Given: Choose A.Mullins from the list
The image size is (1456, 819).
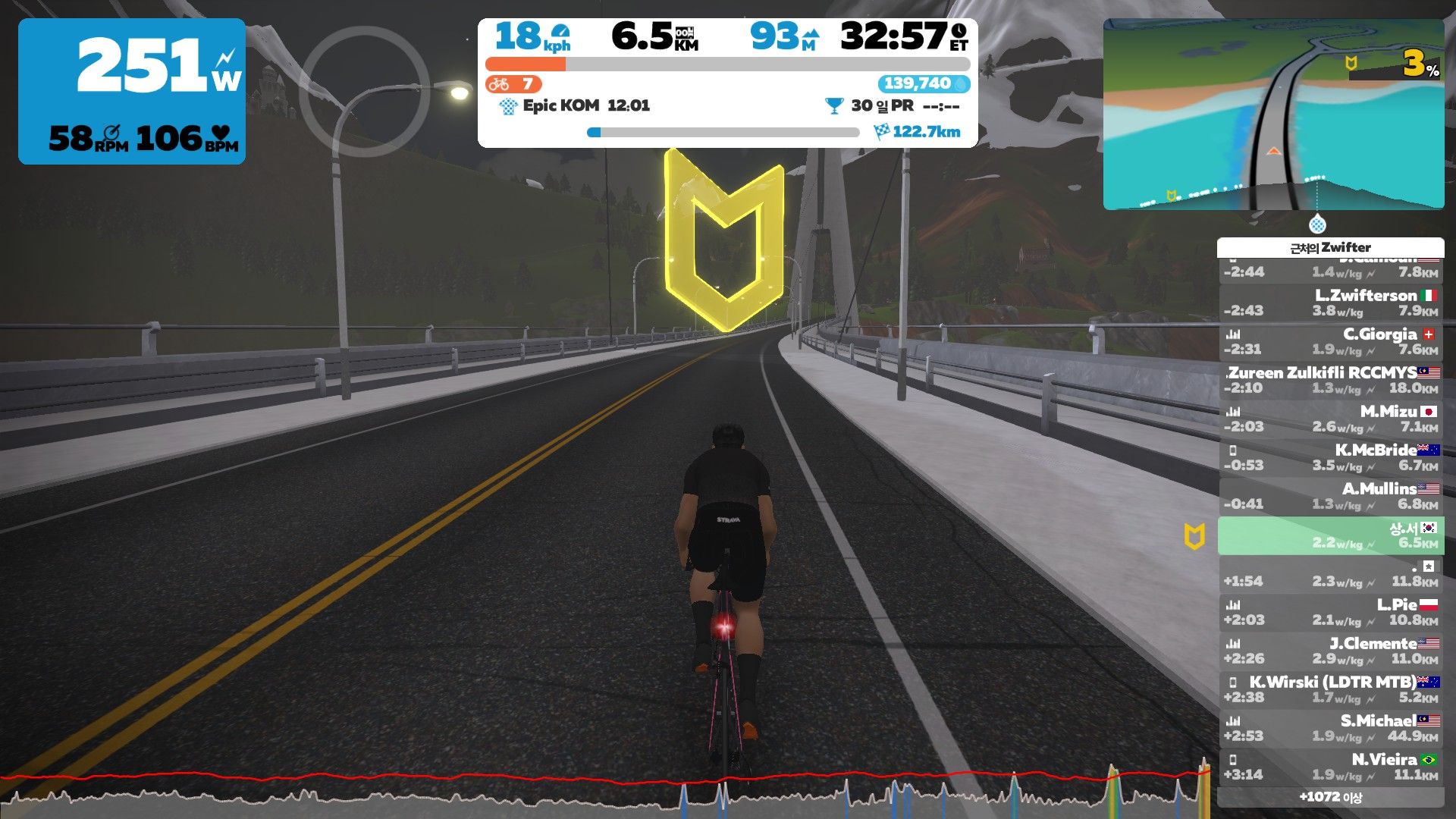Looking at the screenshot, I should (x=1331, y=496).
